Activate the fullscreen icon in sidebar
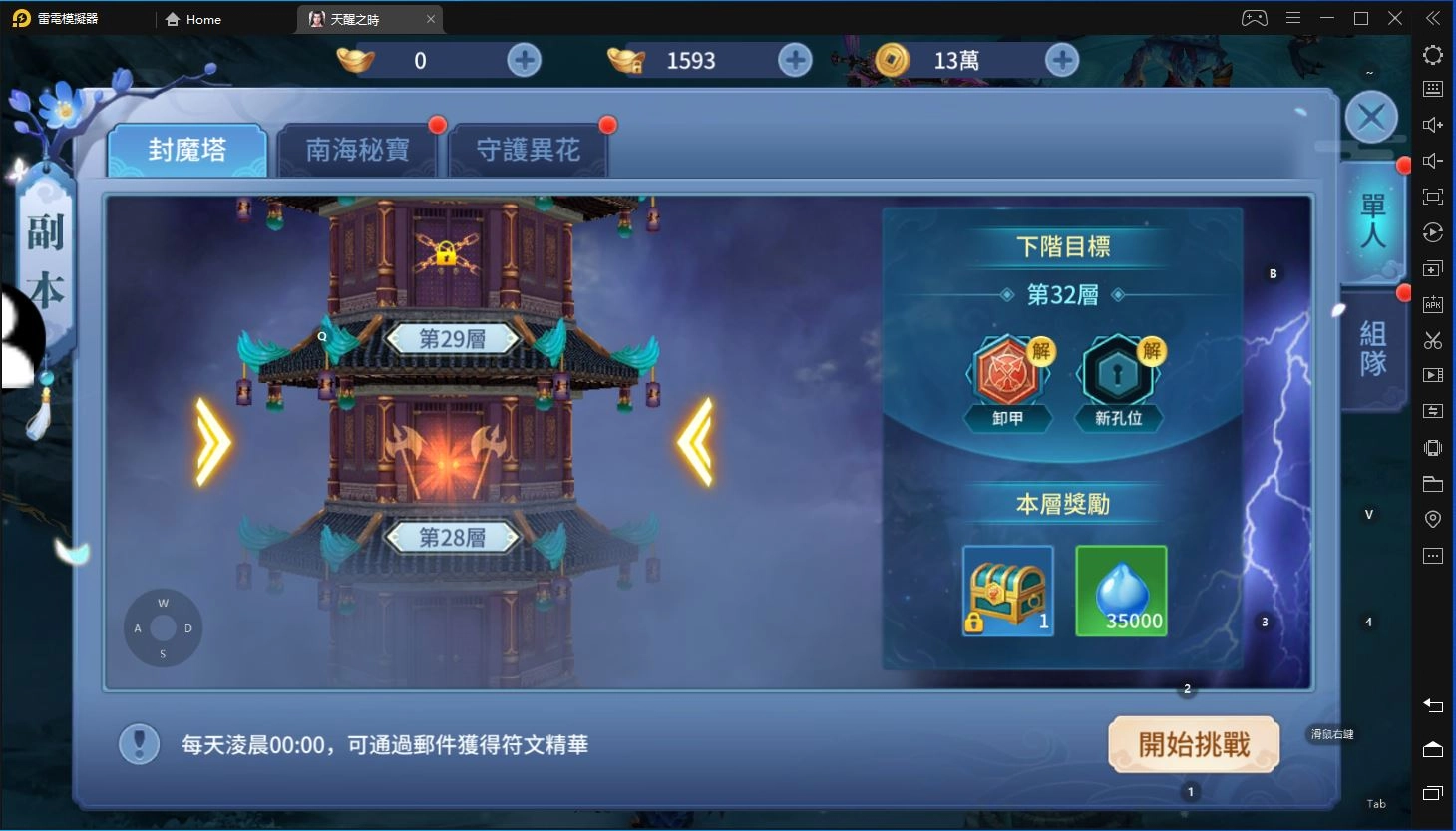This screenshot has height=831, width=1456. tap(1433, 197)
